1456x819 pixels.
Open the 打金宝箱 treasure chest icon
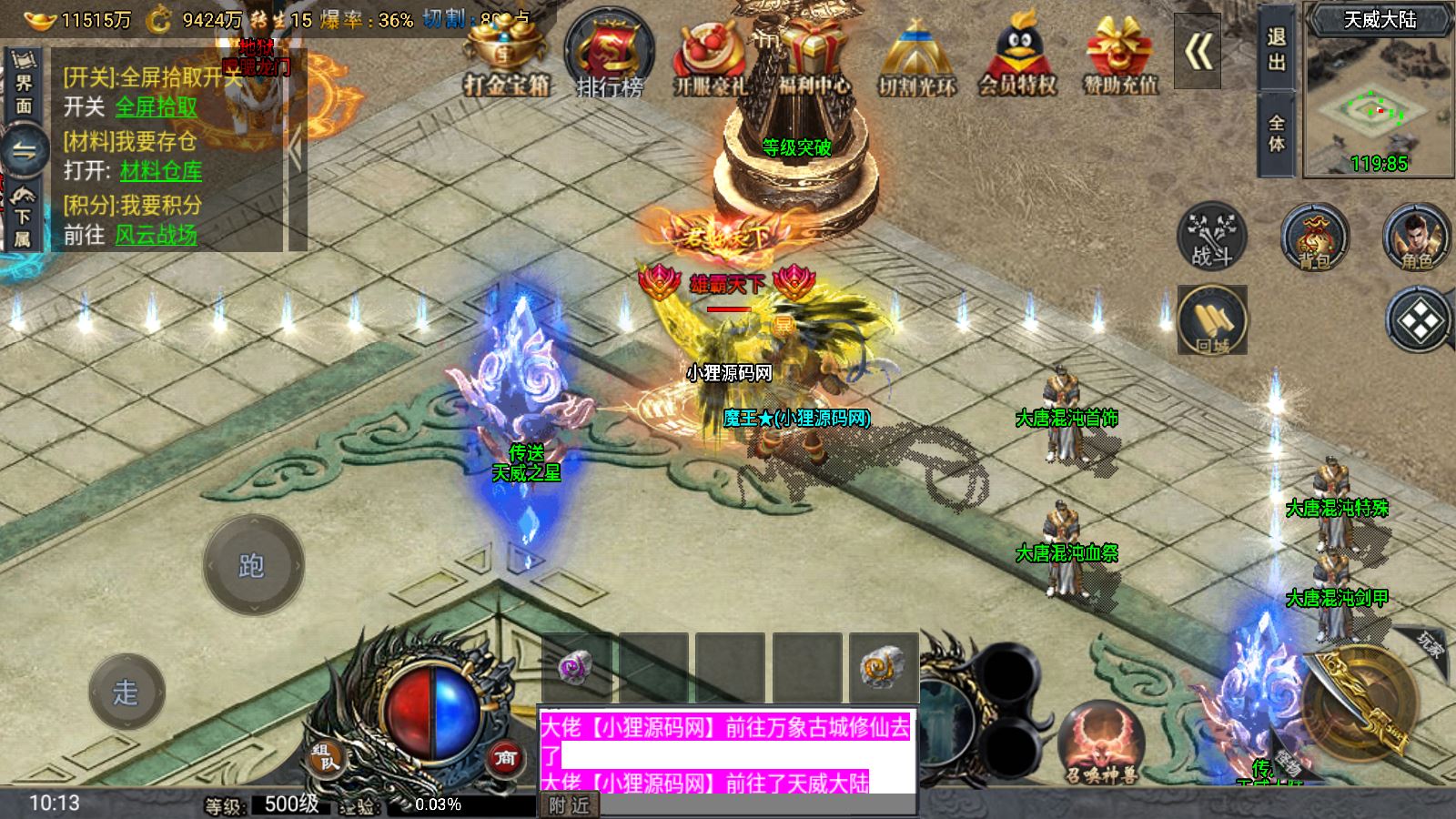(506, 56)
